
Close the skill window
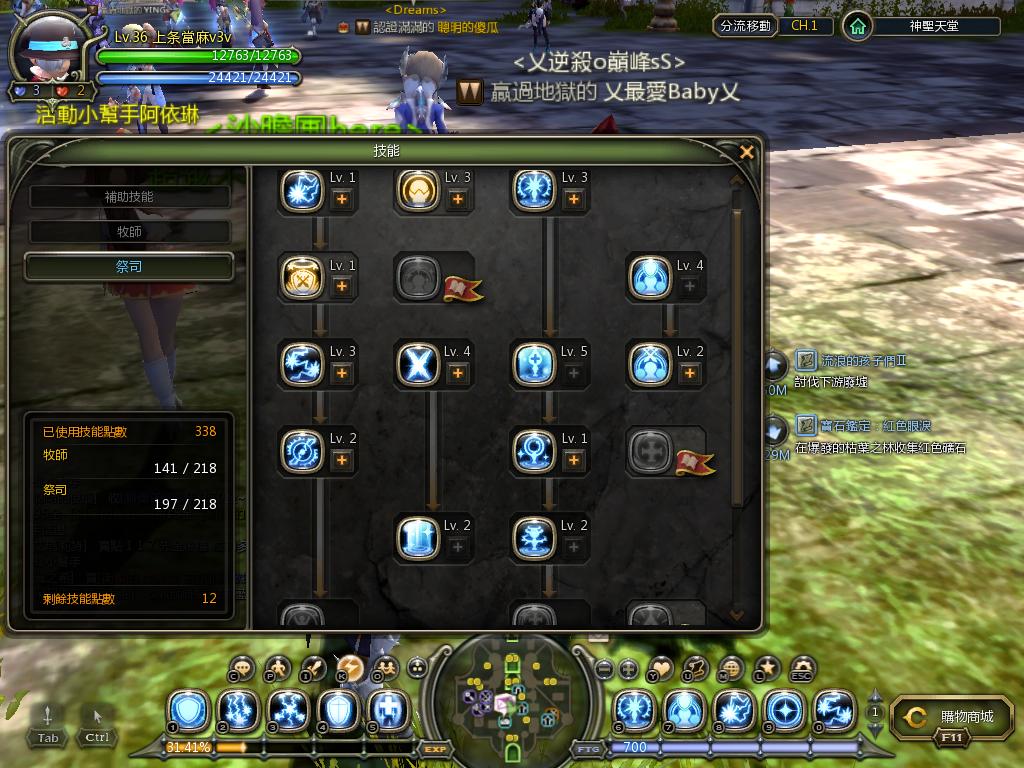746,152
